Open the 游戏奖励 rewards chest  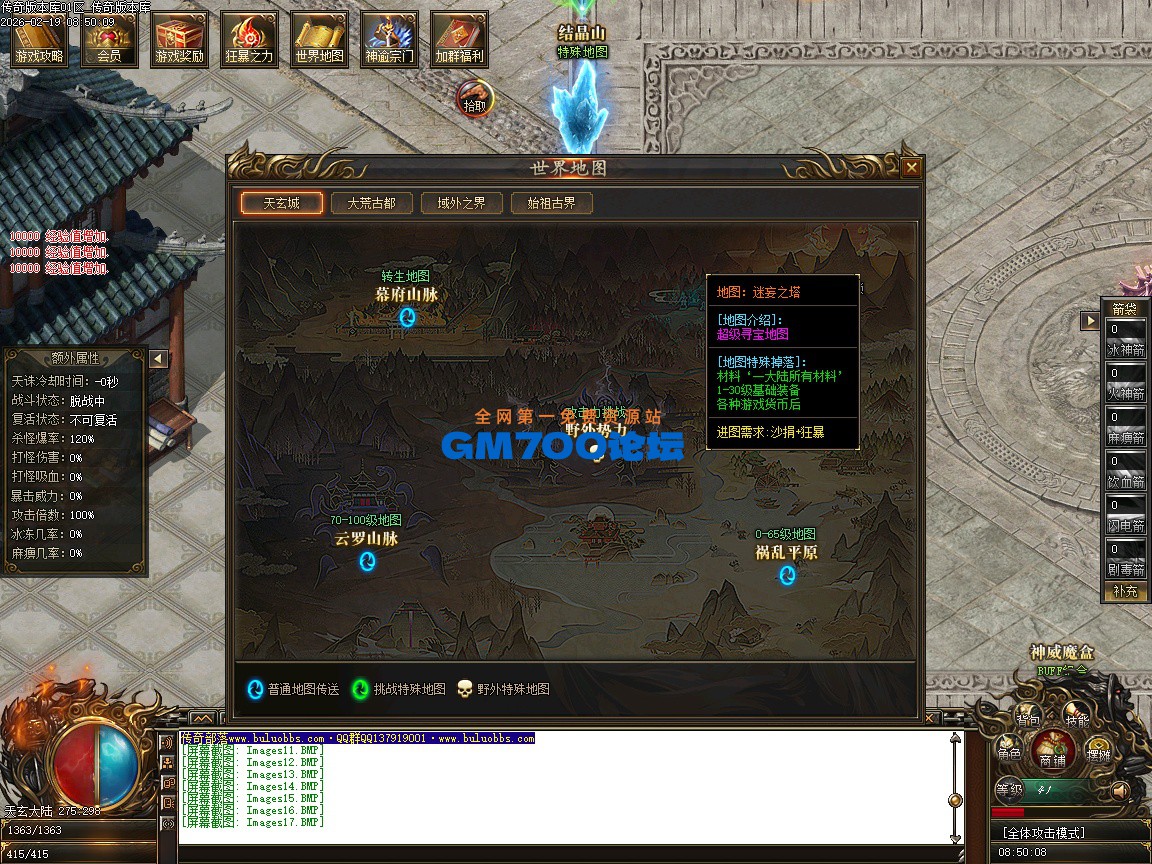[179, 41]
